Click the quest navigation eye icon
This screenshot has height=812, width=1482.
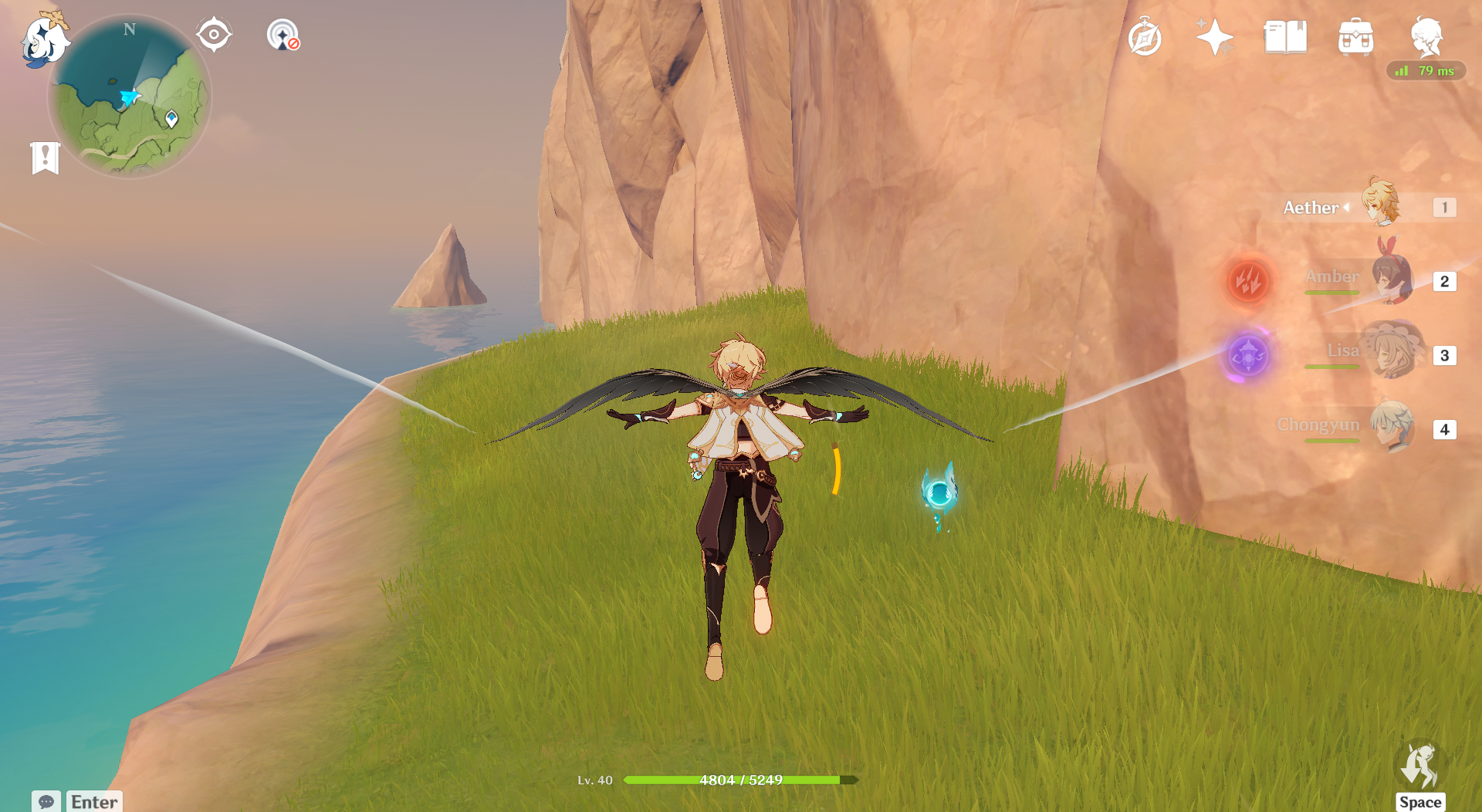pyautogui.click(x=214, y=35)
